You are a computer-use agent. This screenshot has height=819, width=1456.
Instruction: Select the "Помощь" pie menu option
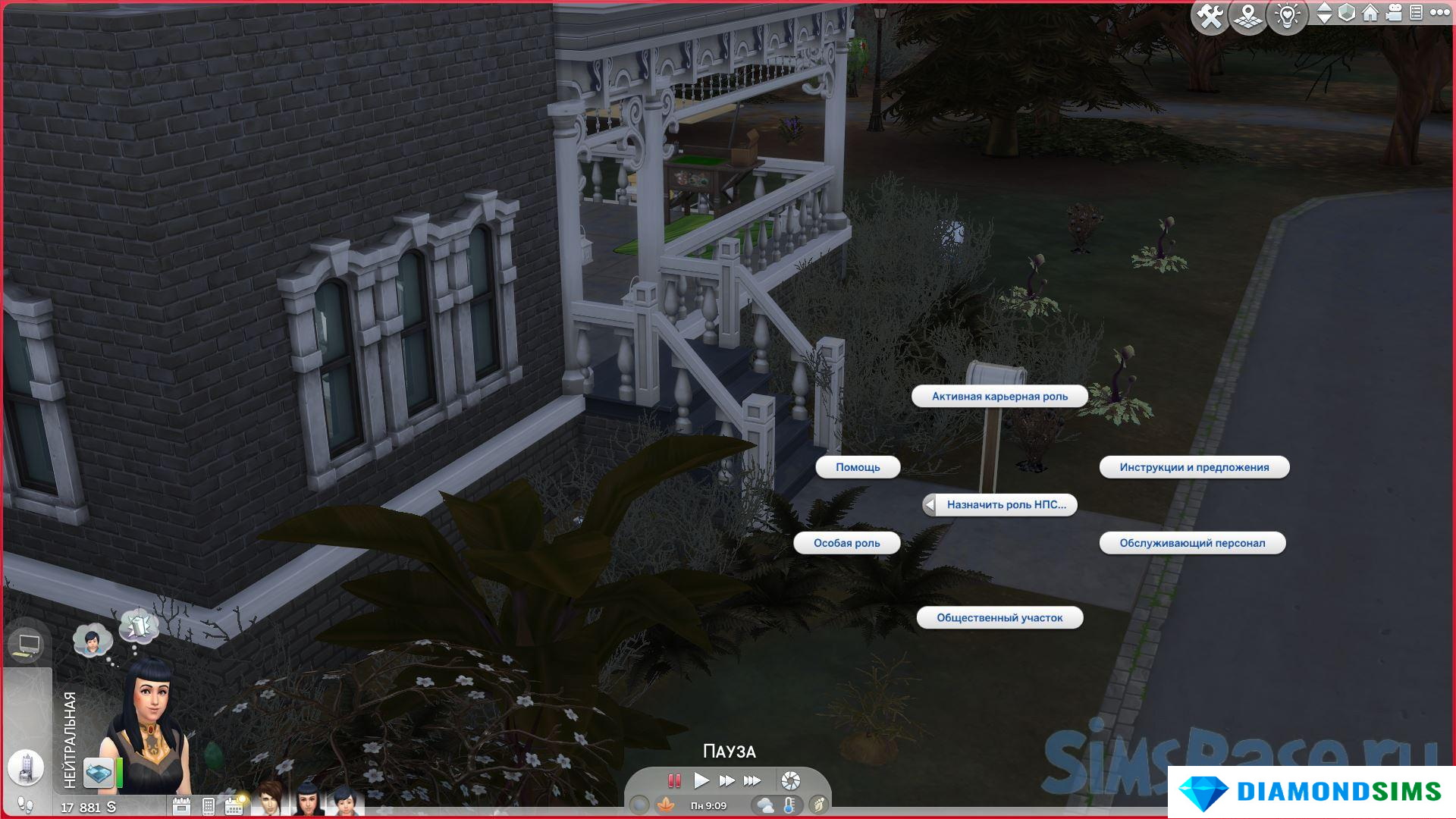(858, 467)
